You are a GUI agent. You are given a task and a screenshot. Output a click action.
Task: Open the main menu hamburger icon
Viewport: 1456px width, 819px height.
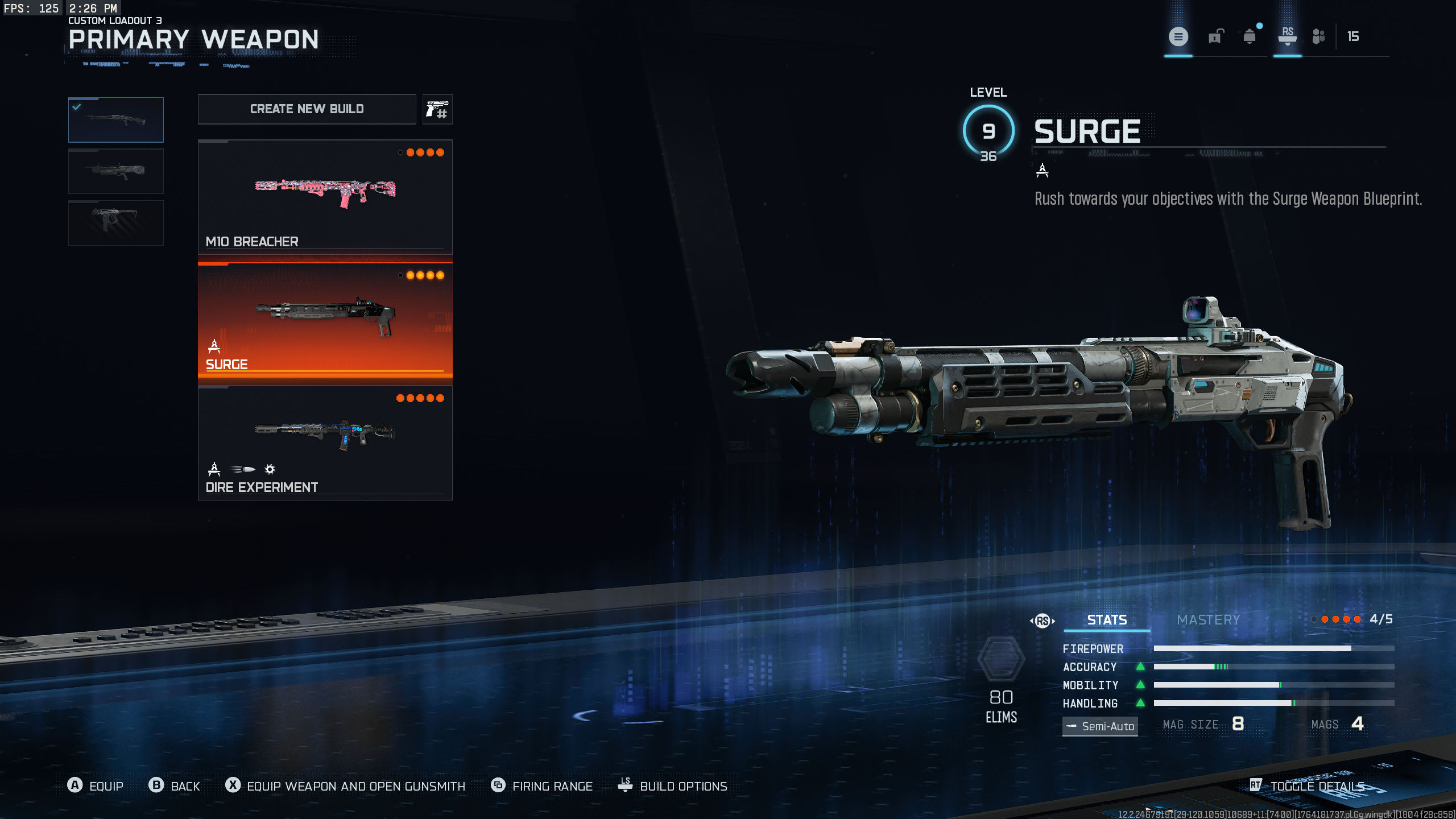coord(1178,37)
